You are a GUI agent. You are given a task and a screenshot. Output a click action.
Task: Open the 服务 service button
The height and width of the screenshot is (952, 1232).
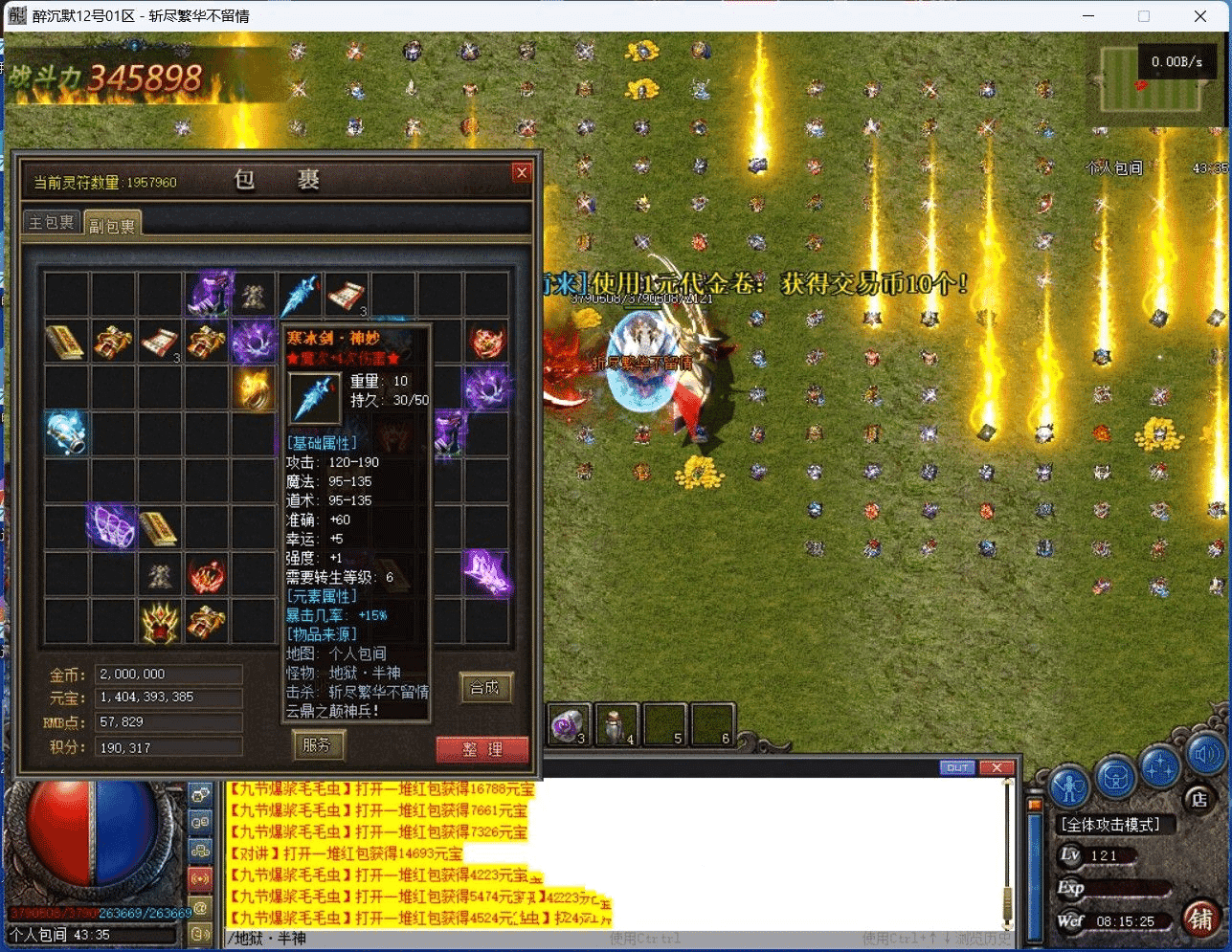[x=317, y=744]
